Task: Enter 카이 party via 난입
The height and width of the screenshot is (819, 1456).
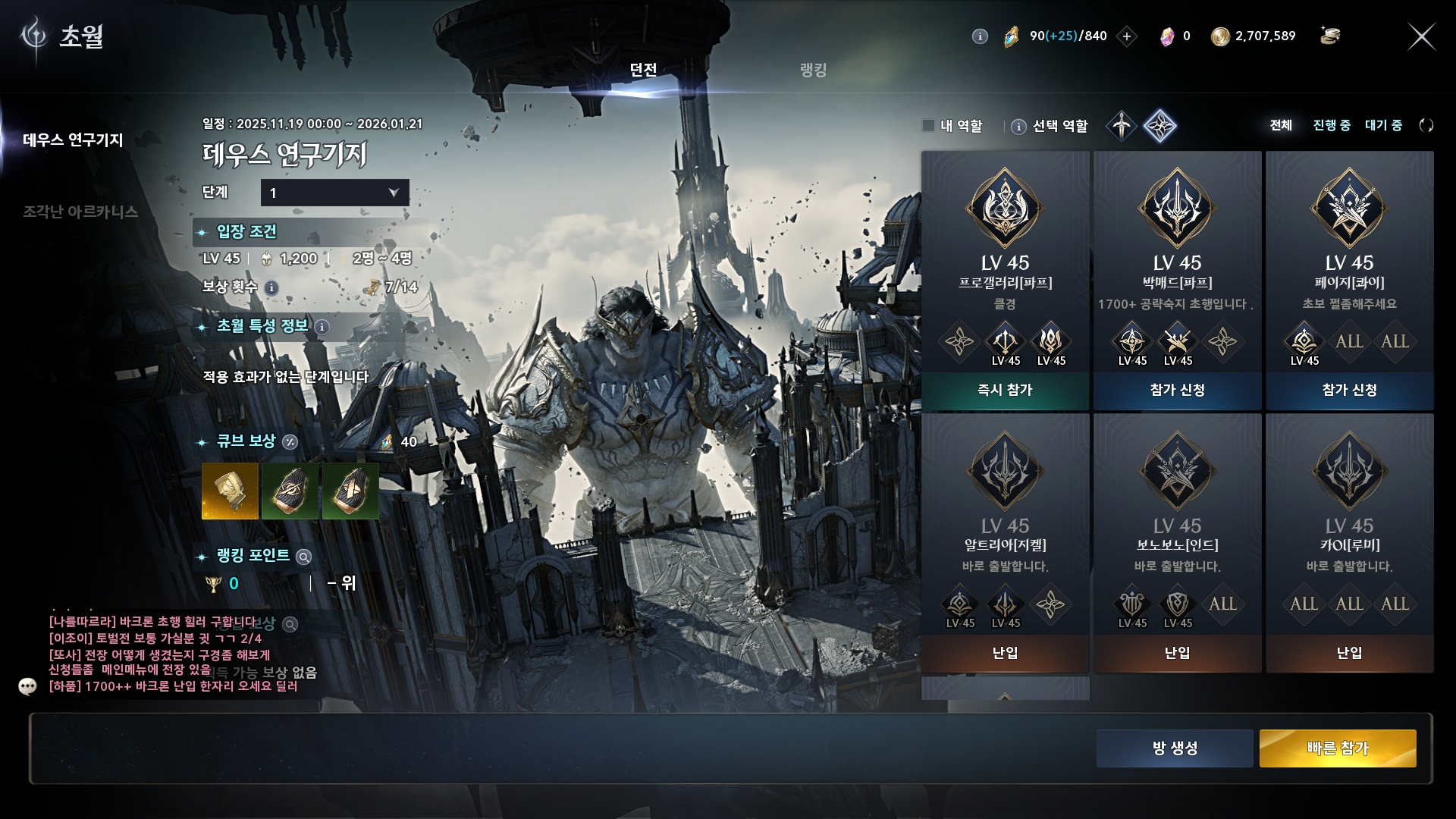Action: pos(1349,653)
